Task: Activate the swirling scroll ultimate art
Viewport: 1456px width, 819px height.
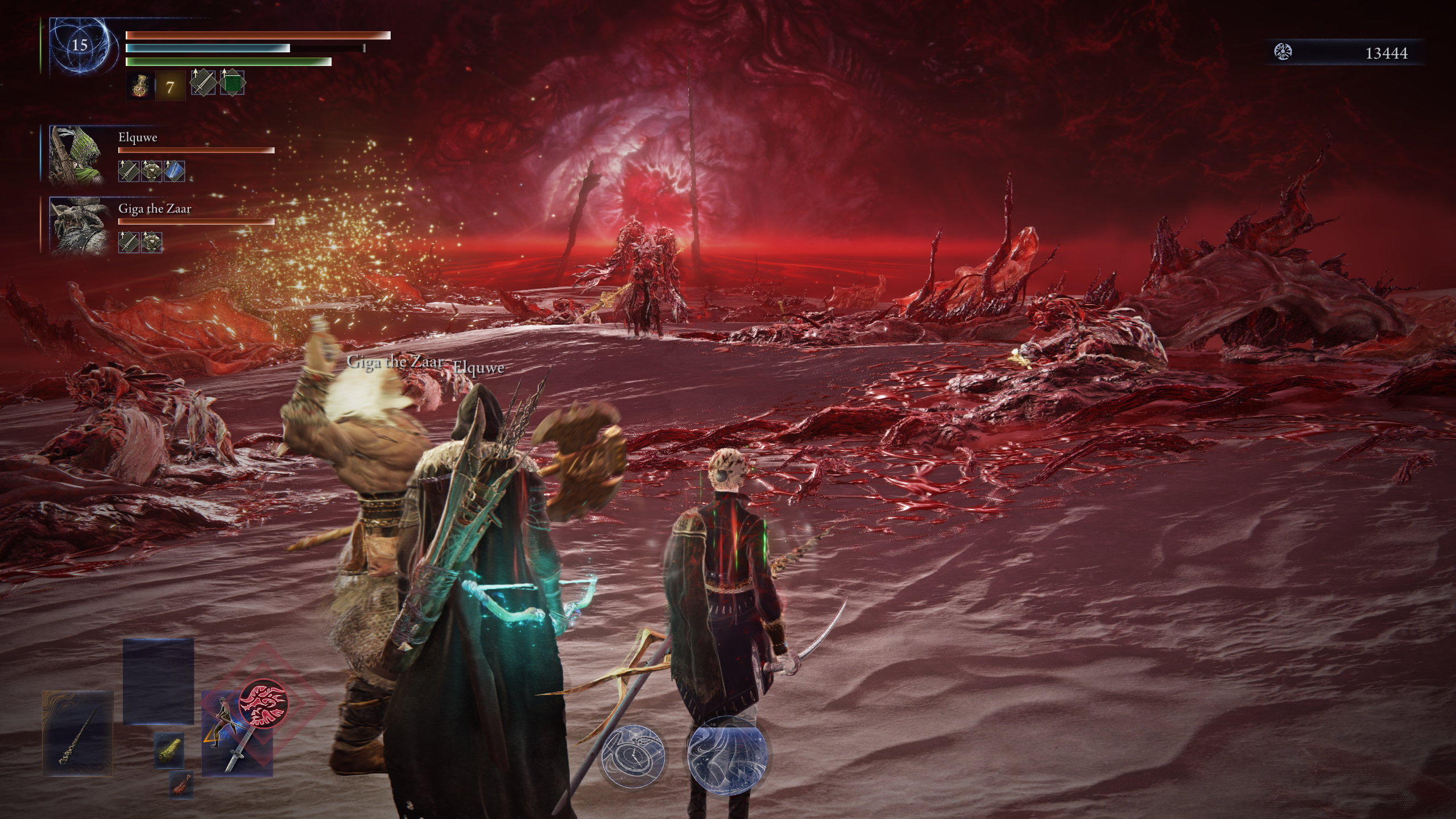Action: tap(727, 754)
